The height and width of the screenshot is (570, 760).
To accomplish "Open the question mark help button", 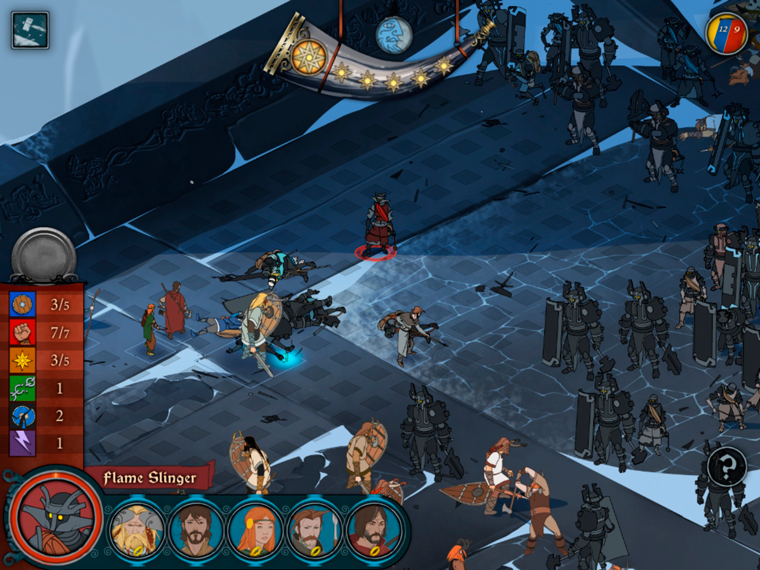I will pyautogui.click(x=726, y=466).
